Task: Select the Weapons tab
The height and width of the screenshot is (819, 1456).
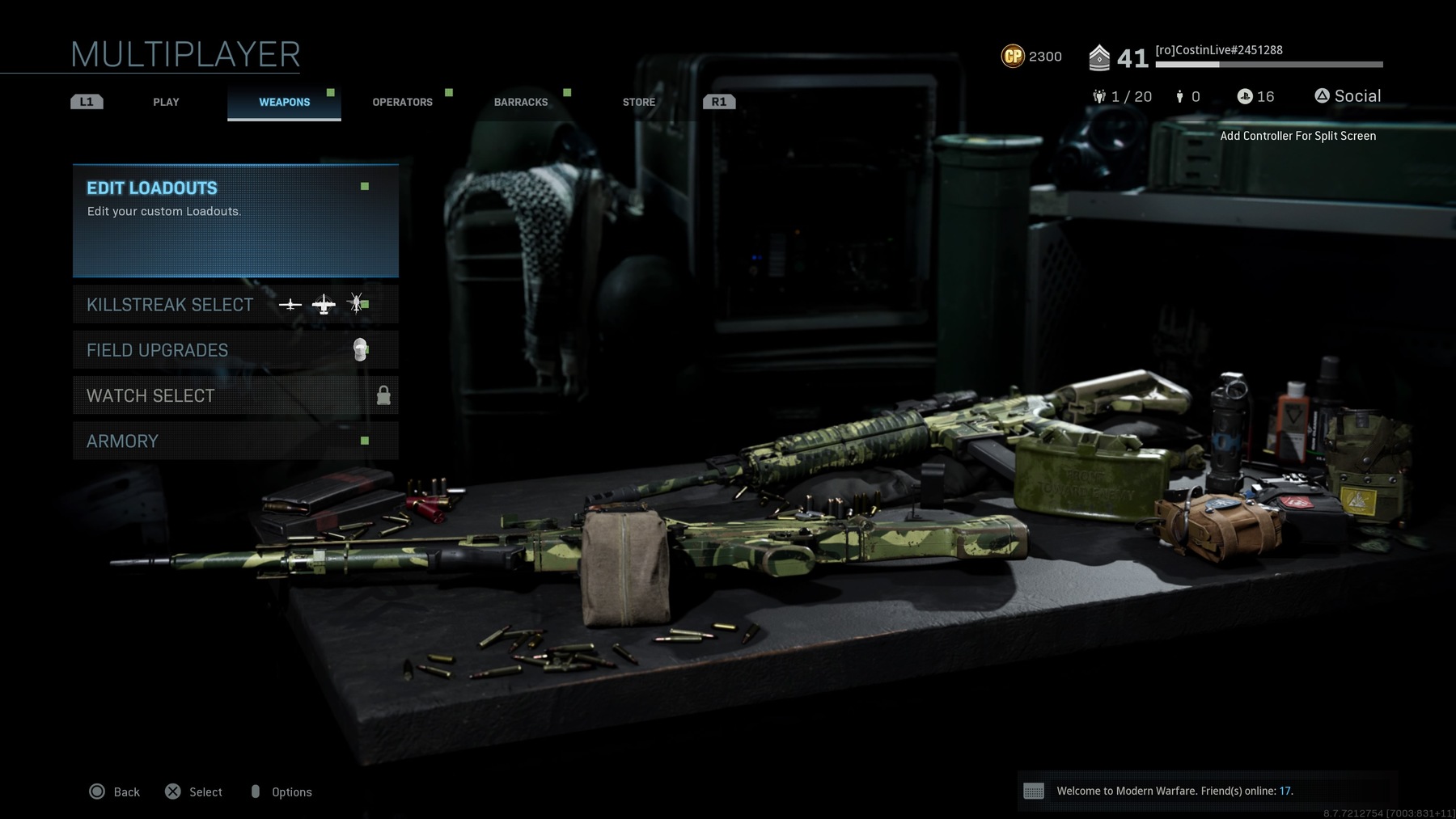Action: coord(284,102)
